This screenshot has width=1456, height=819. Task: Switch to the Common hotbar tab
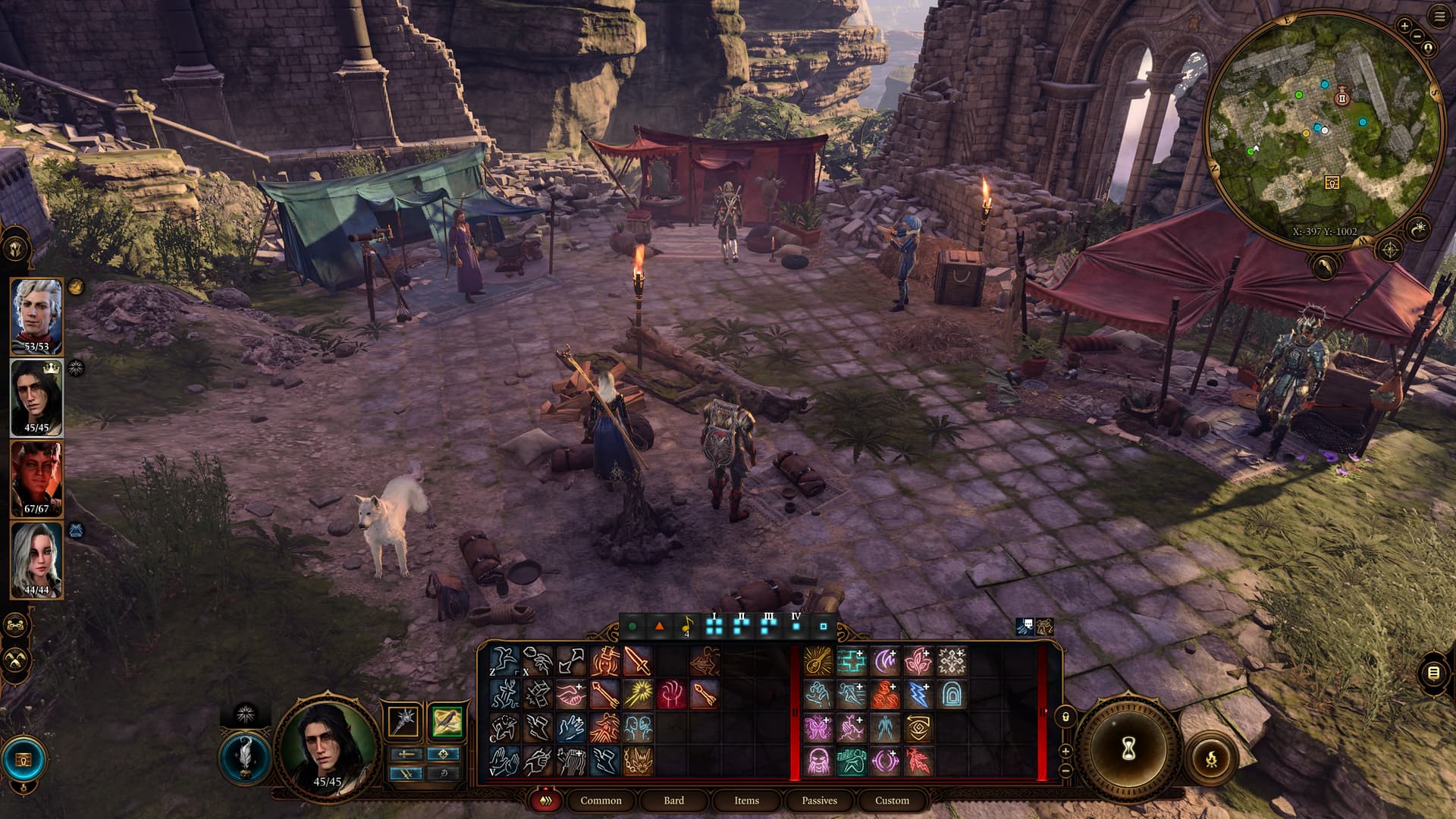pyautogui.click(x=601, y=800)
